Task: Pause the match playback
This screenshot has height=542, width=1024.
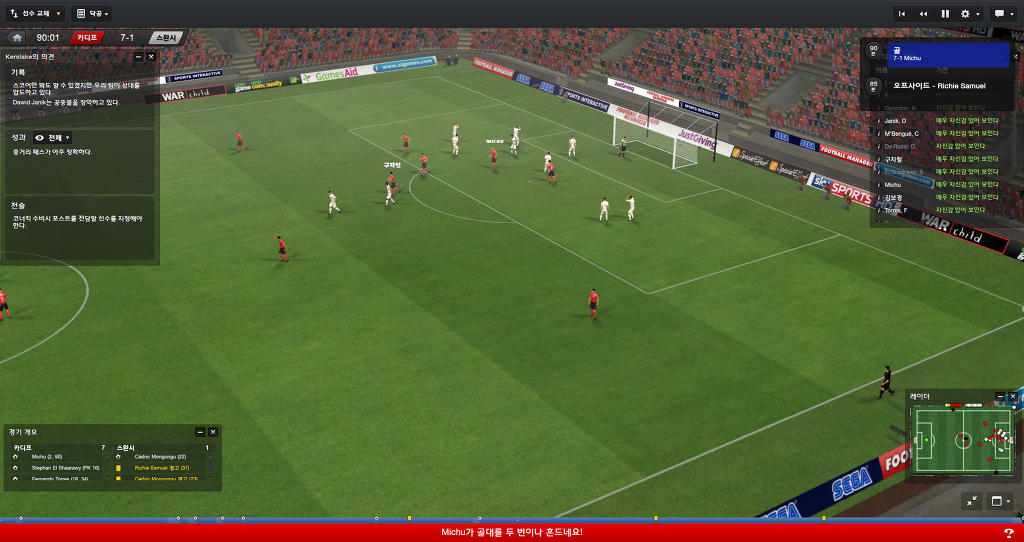Action: click(945, 14)
